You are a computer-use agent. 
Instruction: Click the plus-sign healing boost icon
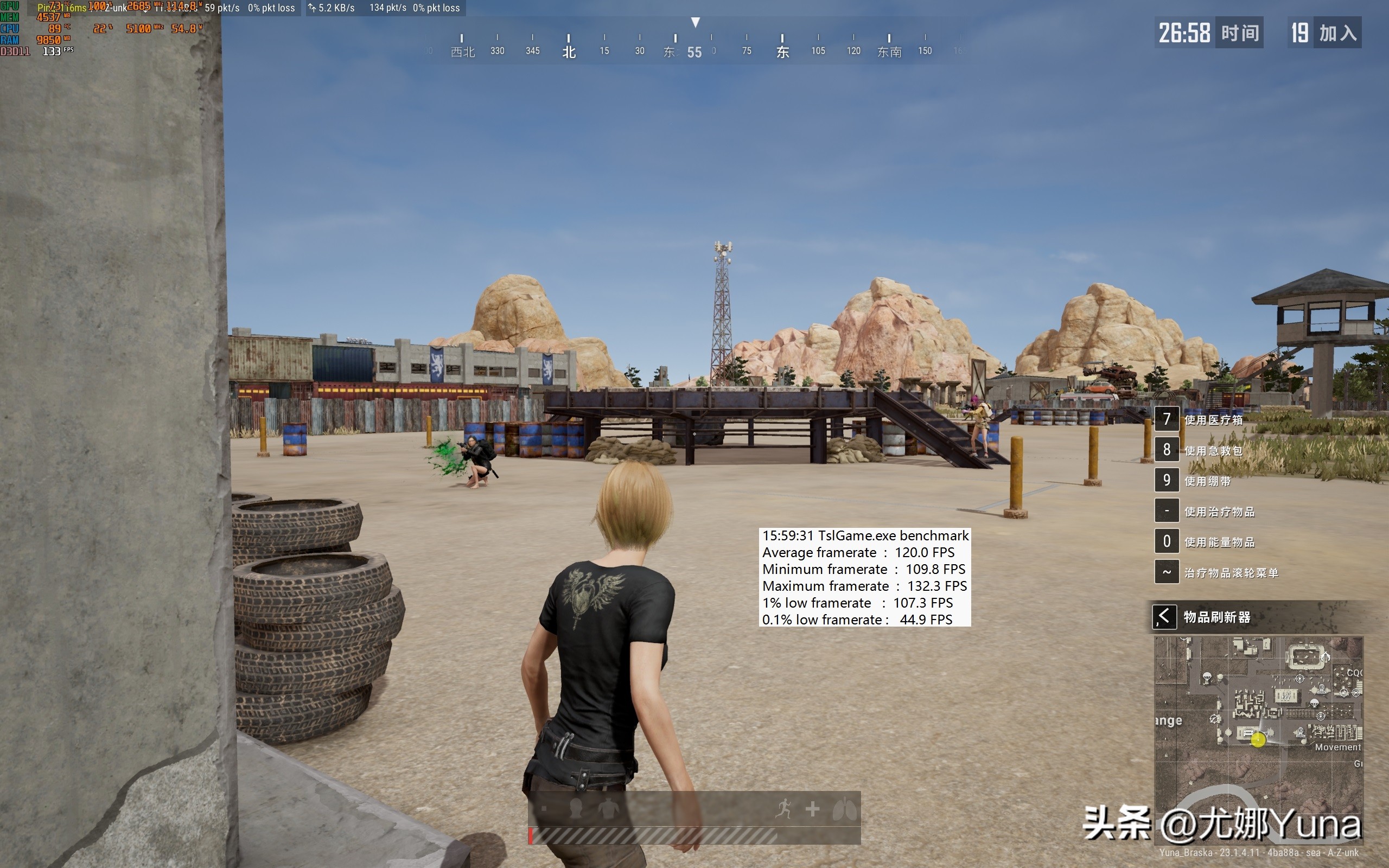[812, 809]
